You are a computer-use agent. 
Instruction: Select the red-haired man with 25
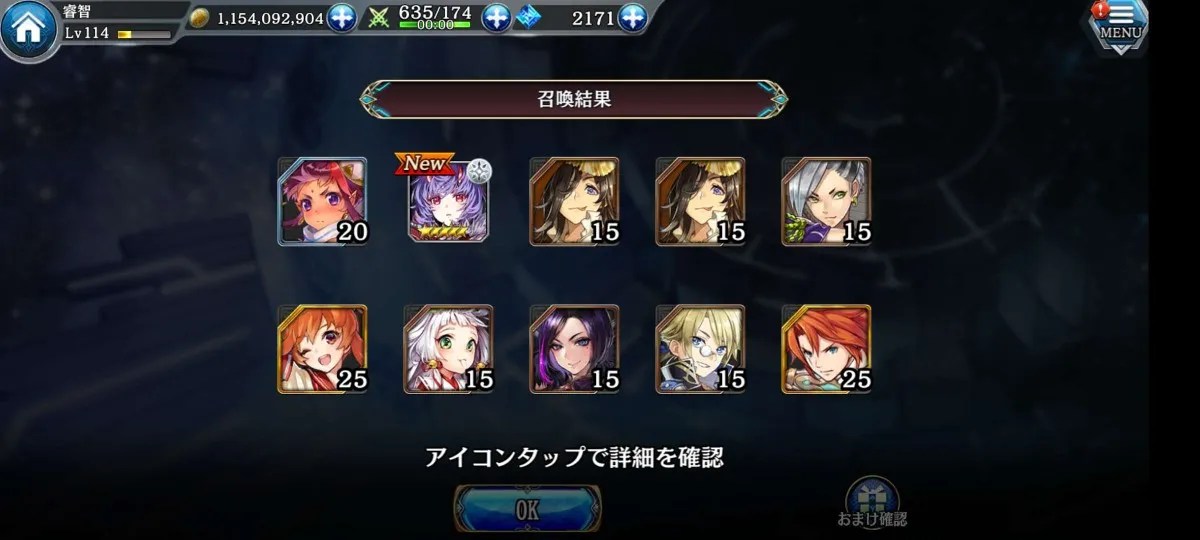(x=826, y=349)
